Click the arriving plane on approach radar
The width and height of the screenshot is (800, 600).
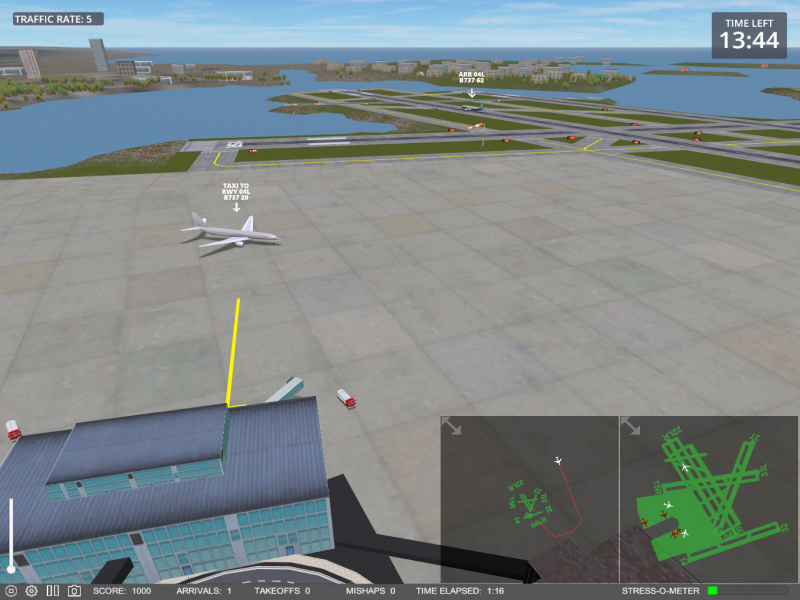558,461
